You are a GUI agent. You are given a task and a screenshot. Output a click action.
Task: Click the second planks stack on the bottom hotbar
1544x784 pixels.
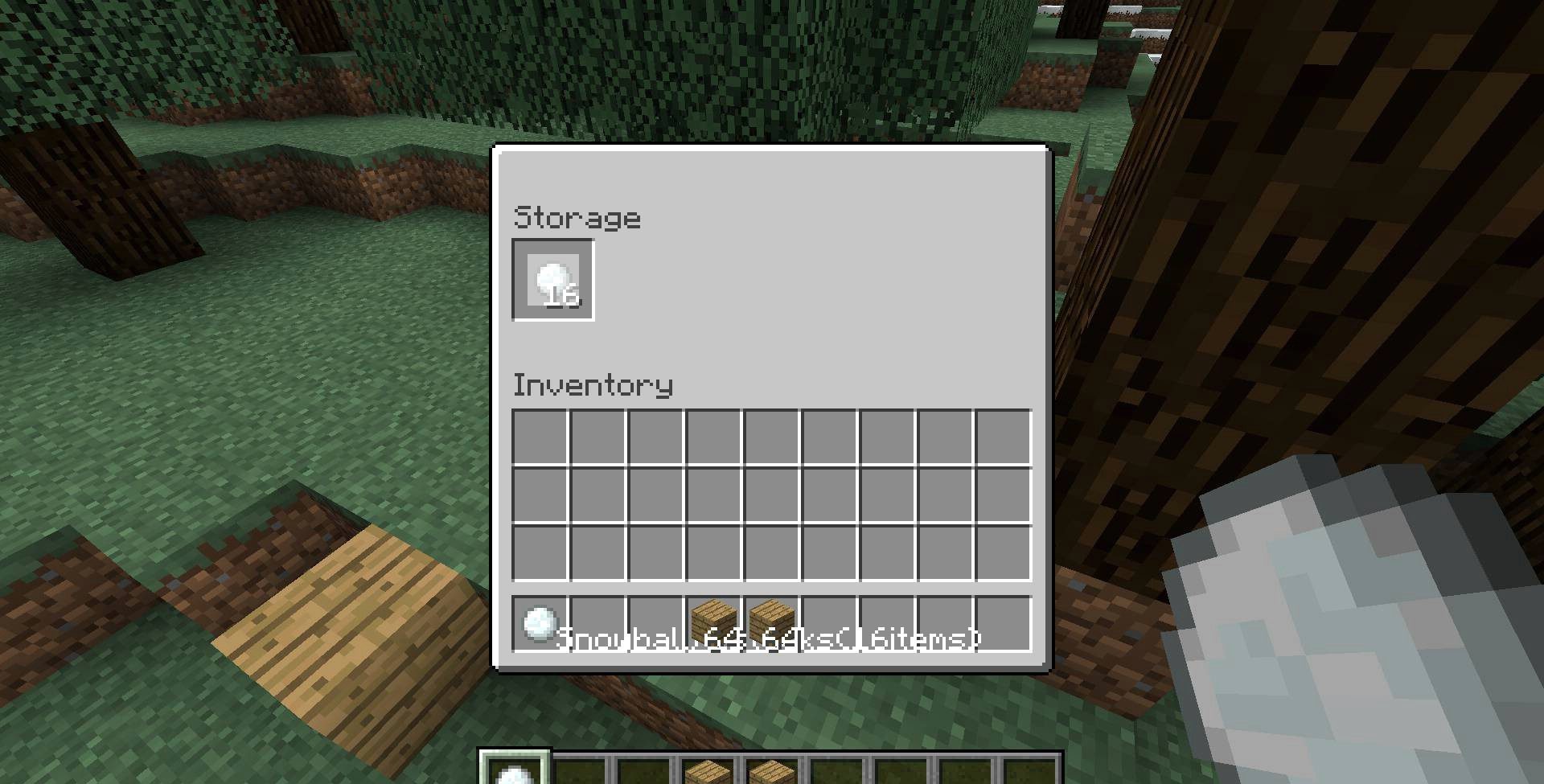pos(772,770)
